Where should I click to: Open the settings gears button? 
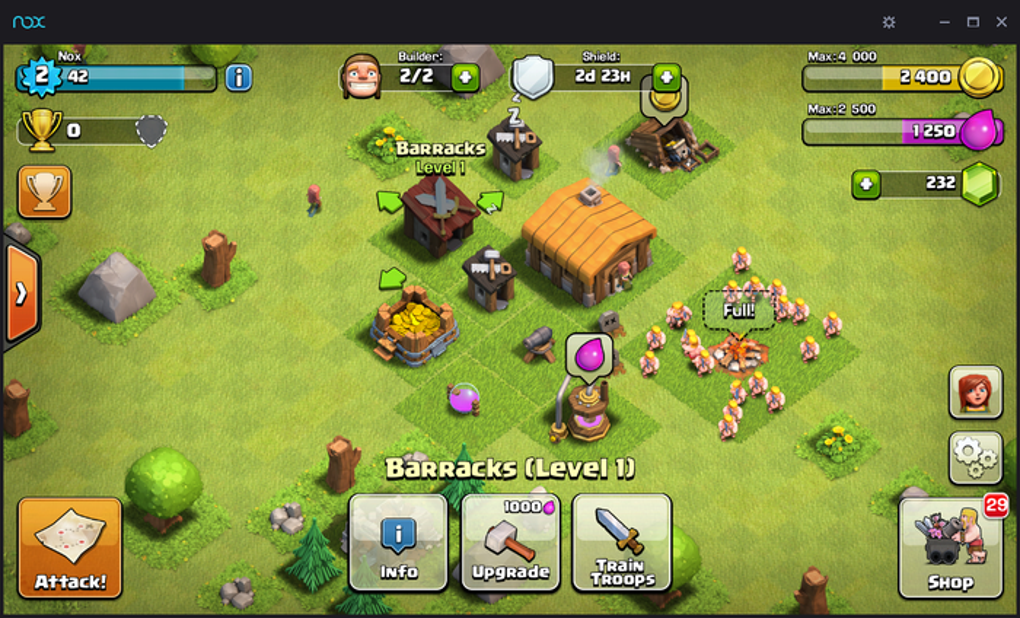click(975, 457)
